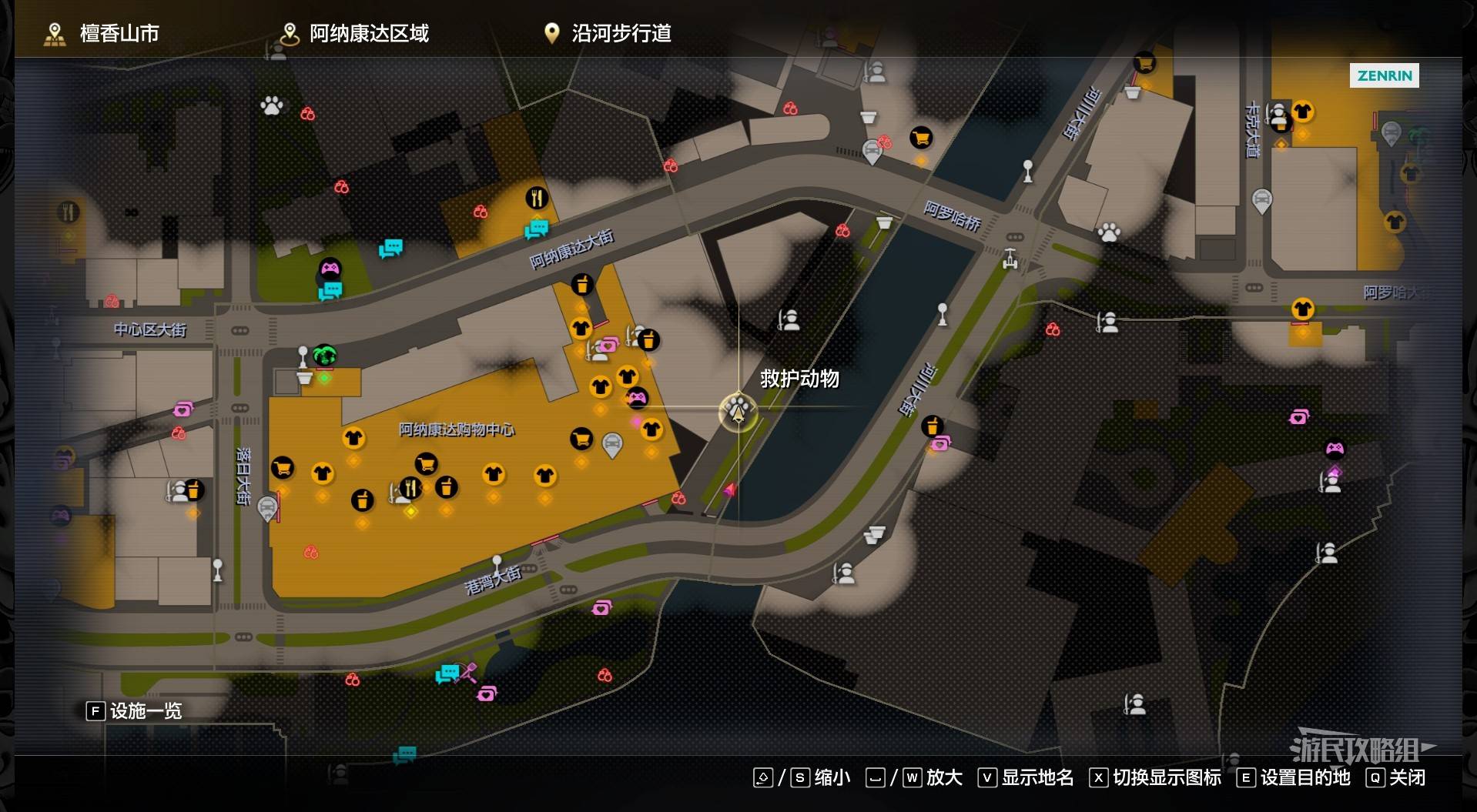Choose the taxi marker inside 阿纳康达购物中心
The width and height of the screenshot is (1477, 812).
(x=611, y=444)
